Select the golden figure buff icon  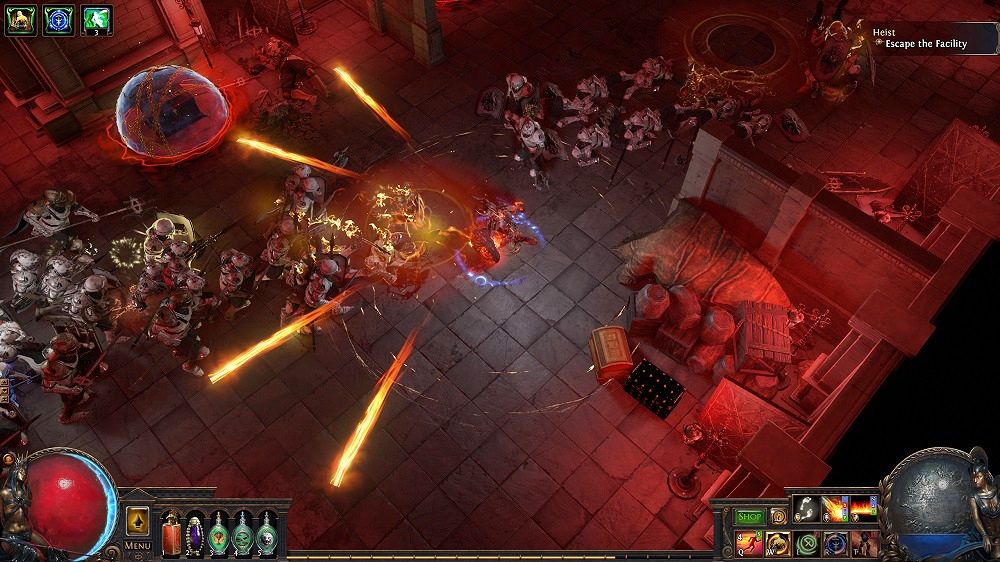[19, 19]
